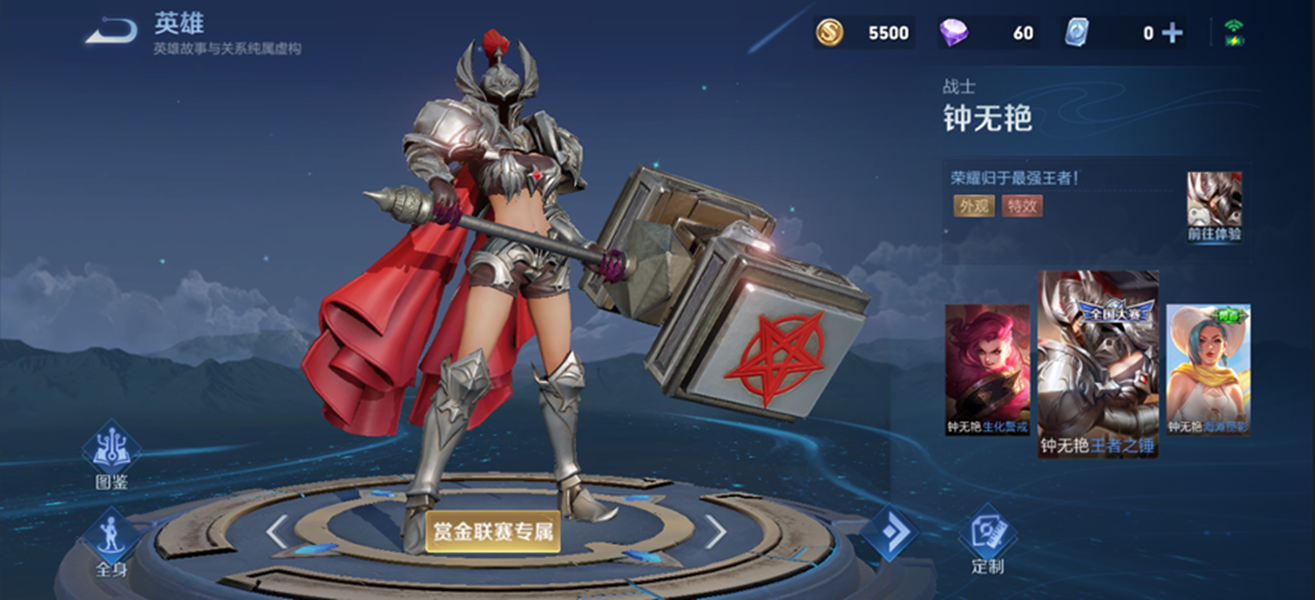Open the 前往体验 skin trial
The width and height of the screenshot is (1315, 600).
pos(1214,206)
